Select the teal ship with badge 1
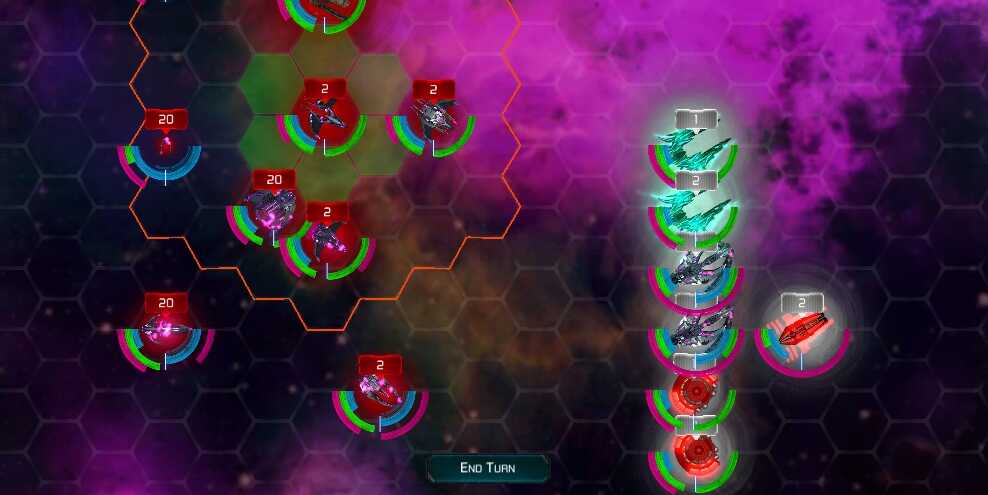 pyautogui.click(x=694, y=151)
